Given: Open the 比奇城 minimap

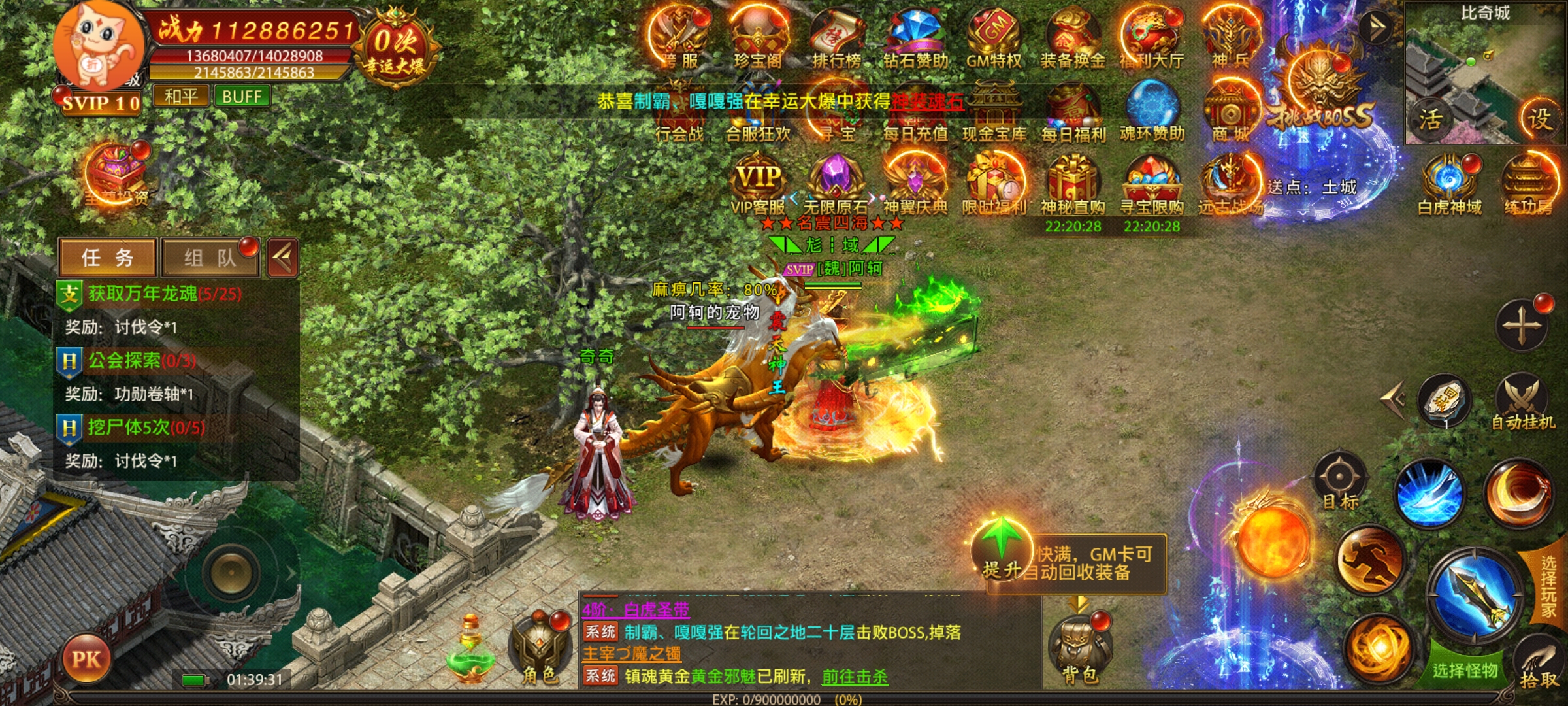Looking at the screenshot, I should pos(1484,72).
